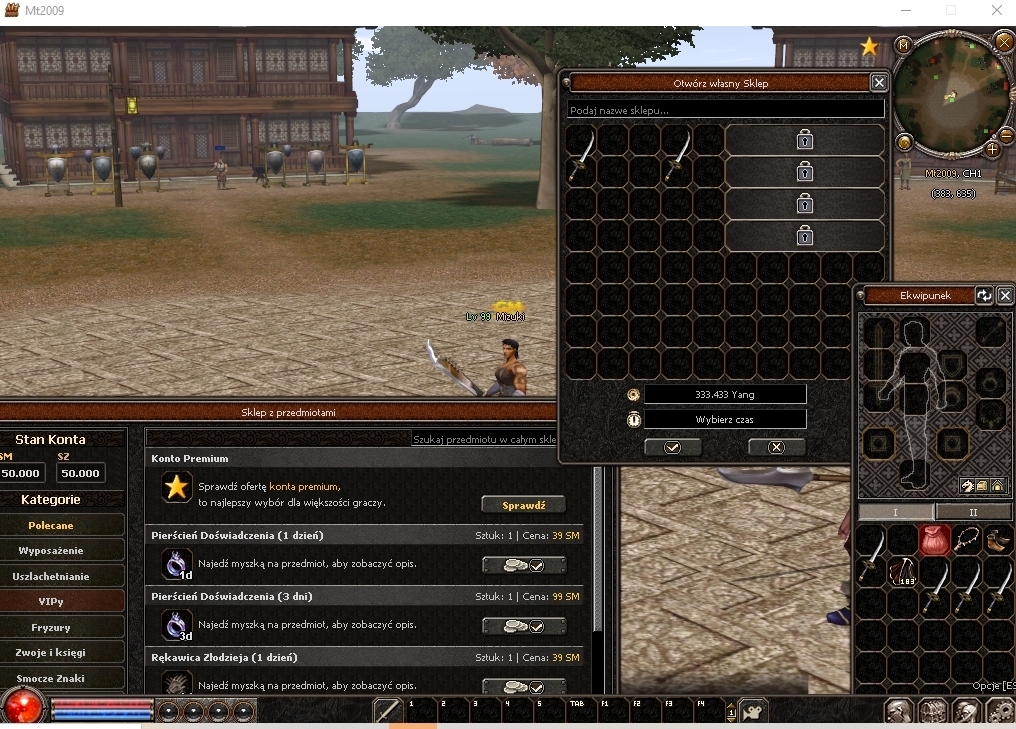The height and width of the screenshot is (729, 1016).
Task: Choose shop duration via 'Wybierz czas'
Action: [725, 420]
